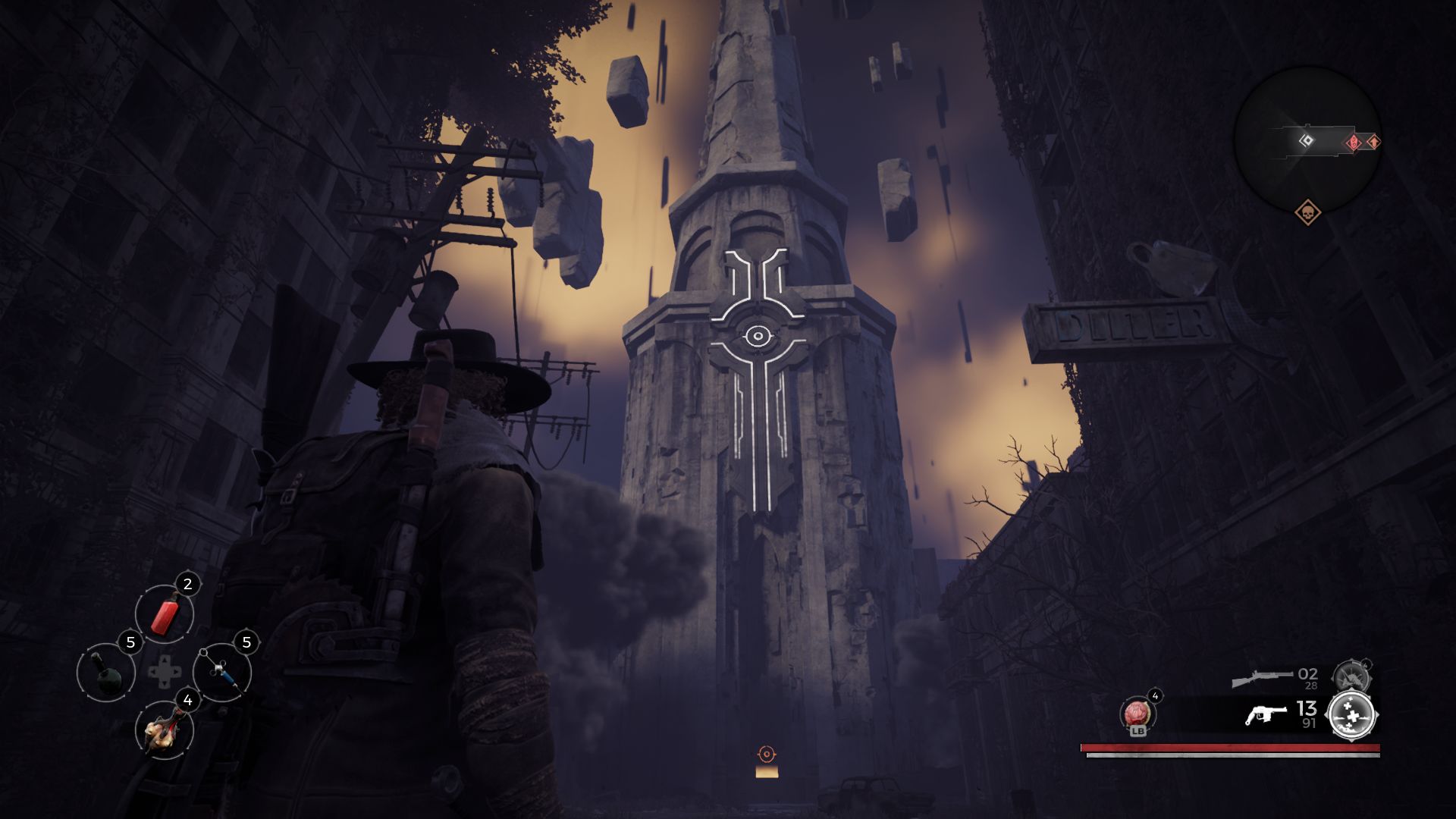Image resolution: width=1456 pixels, height=819 pixels.
Task: Click the white player marker on minimap
Action: 1306,140
